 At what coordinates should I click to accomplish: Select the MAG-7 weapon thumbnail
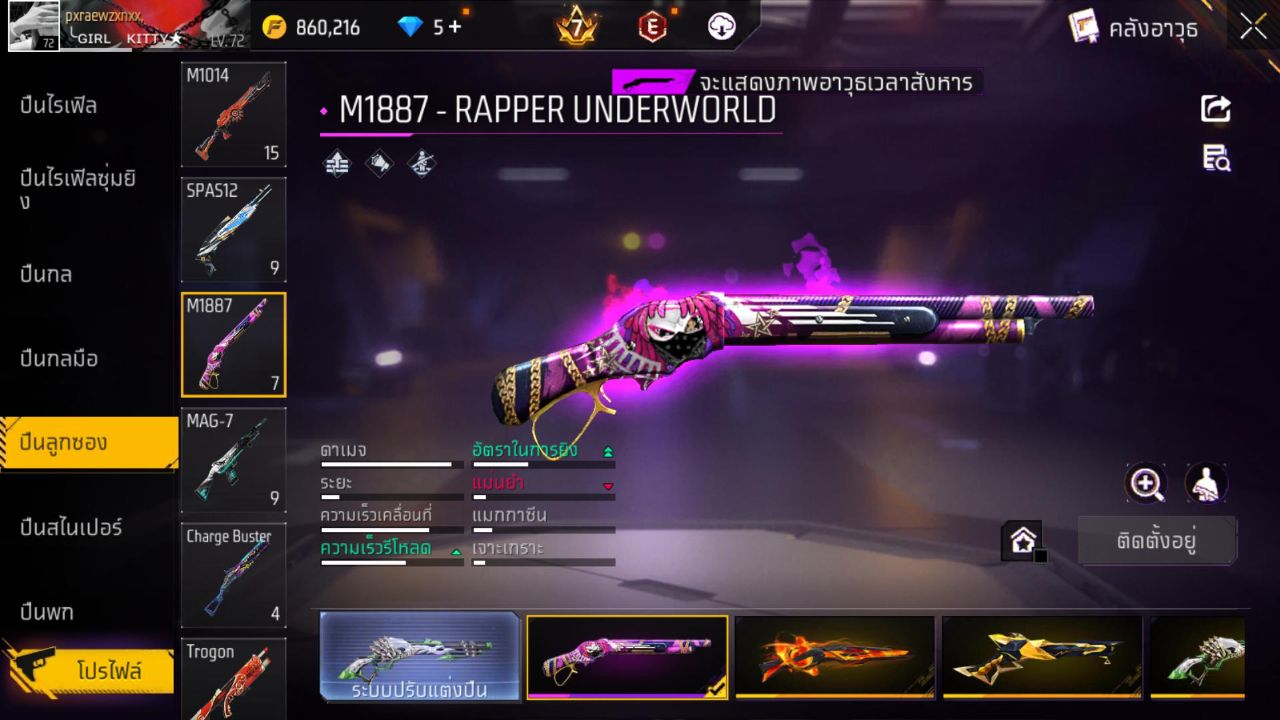tap(233, 460)
